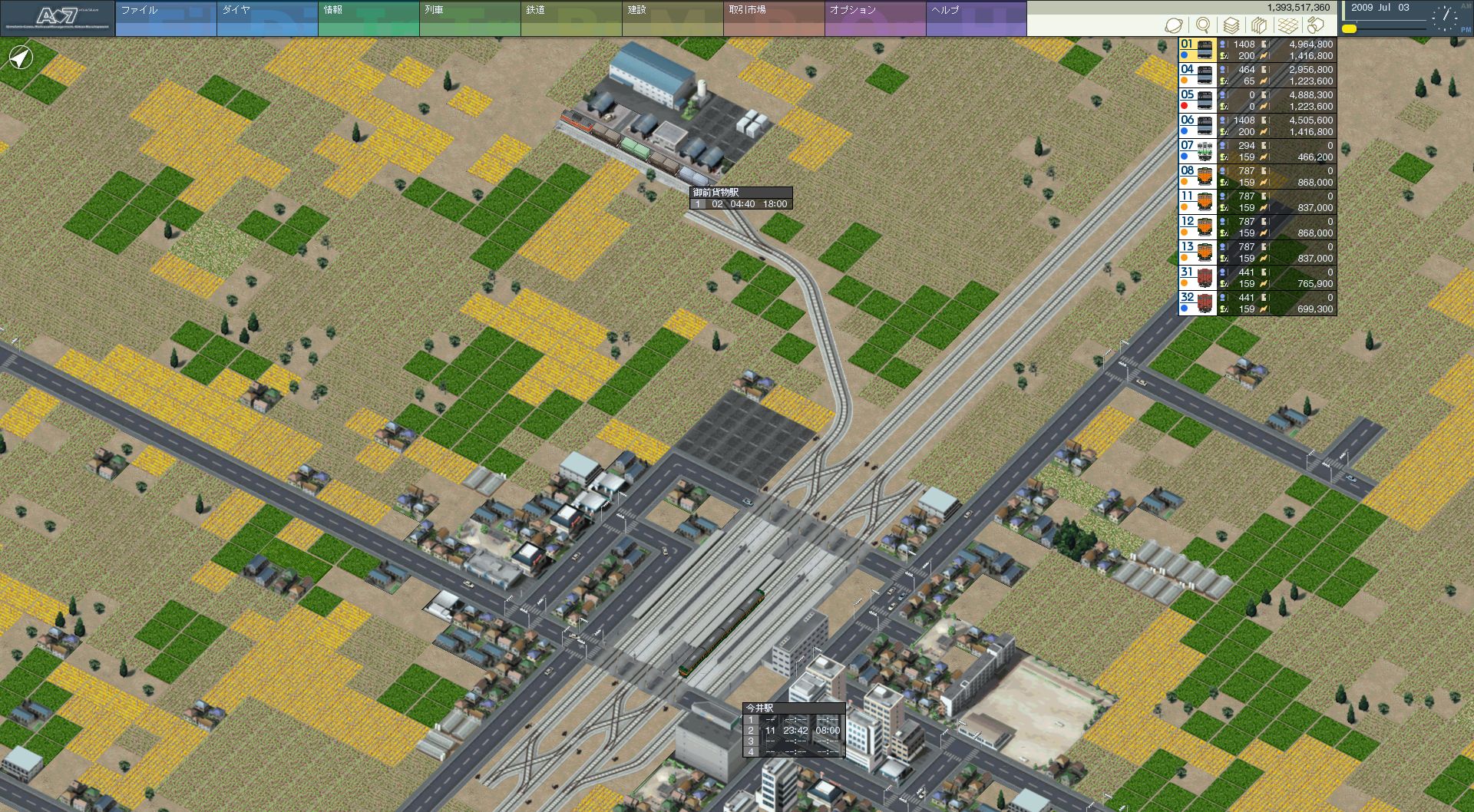Click the camera icon in the toolbar
The height and width of the screenshot is (812, 1474).
1316,25
